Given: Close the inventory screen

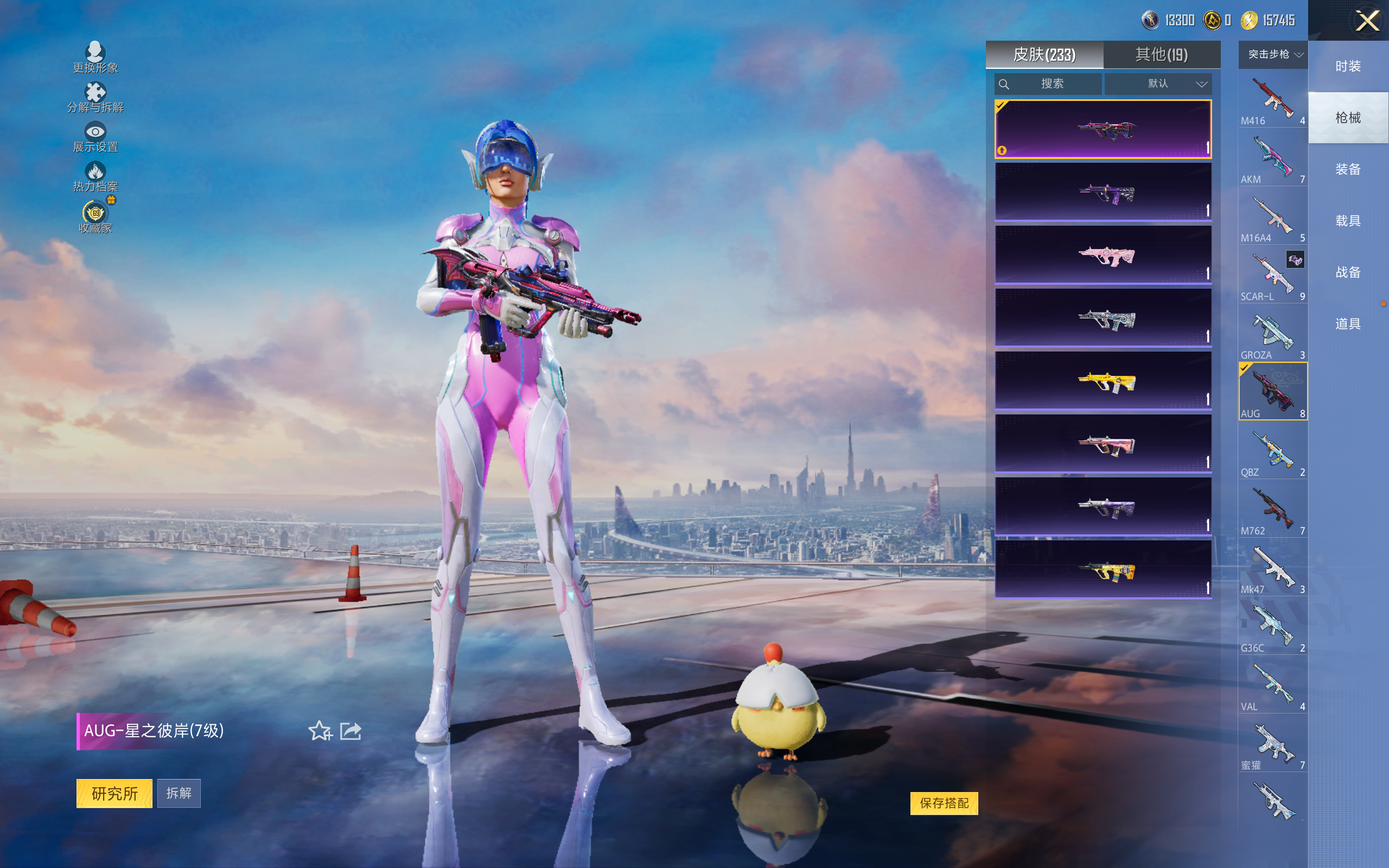Looking at the screenshot, I should tap(1367, 21).
